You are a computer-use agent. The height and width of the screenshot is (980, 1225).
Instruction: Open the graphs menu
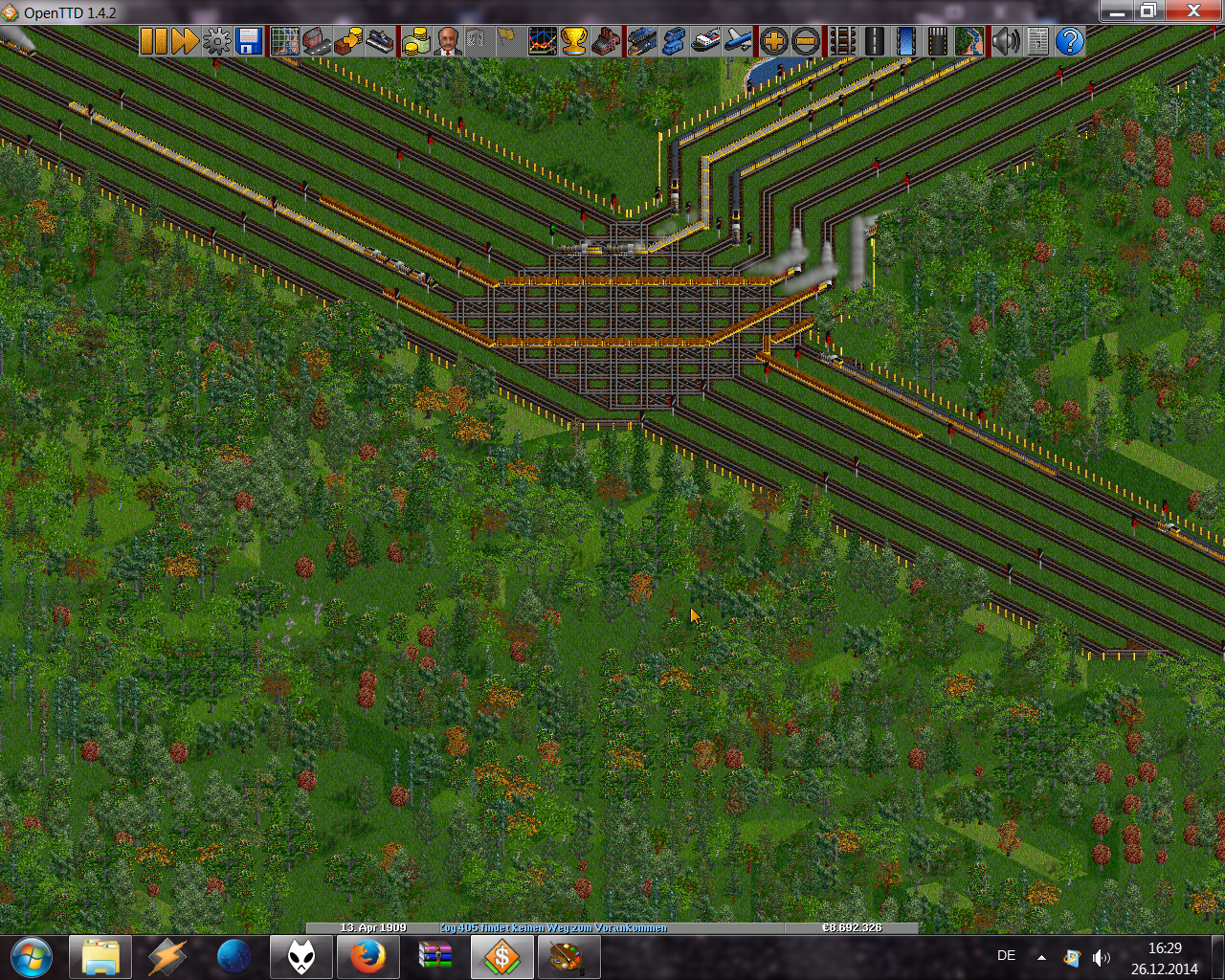pyautogui.click(x=543, y=41)
